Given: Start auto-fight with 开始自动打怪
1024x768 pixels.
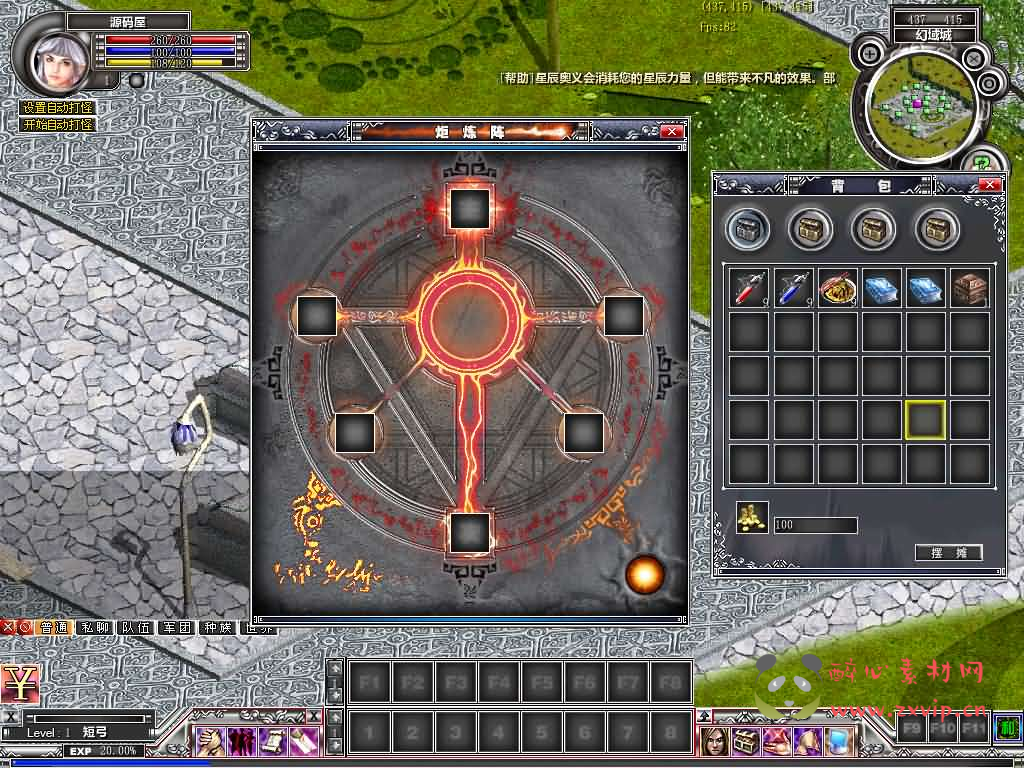Looking at the screenshot, I should [x=58, y=125].
